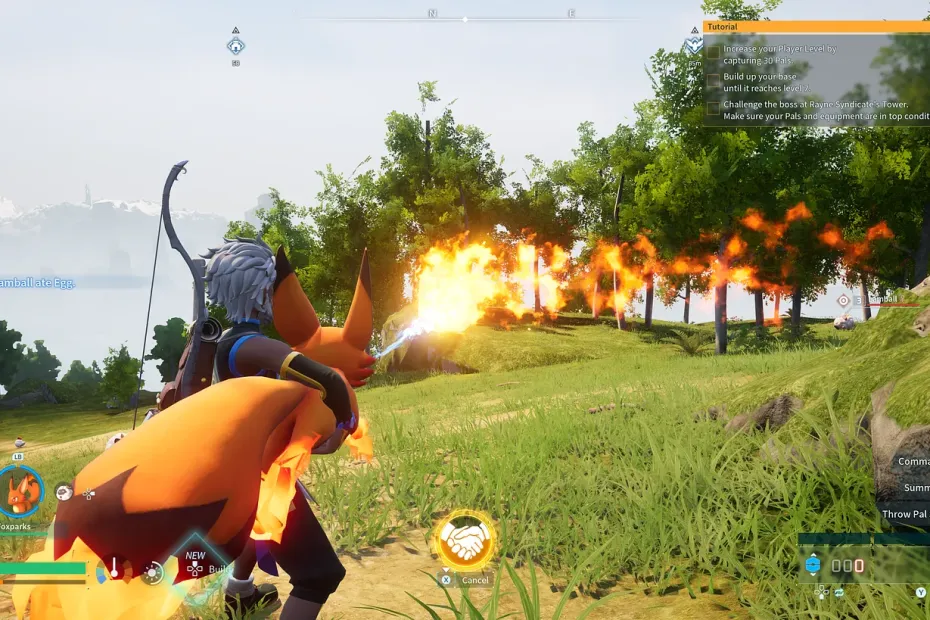Click the sun time-of-day dial

click(152, 572)
